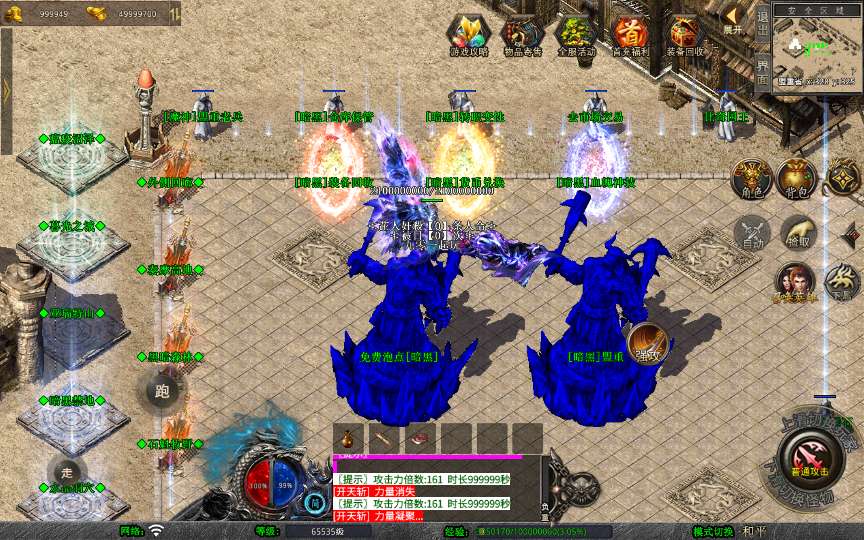The width and height of the screenshot is (864, 540).
Task: Use the gourd potion in the hotbar
Action: point(348,438)
